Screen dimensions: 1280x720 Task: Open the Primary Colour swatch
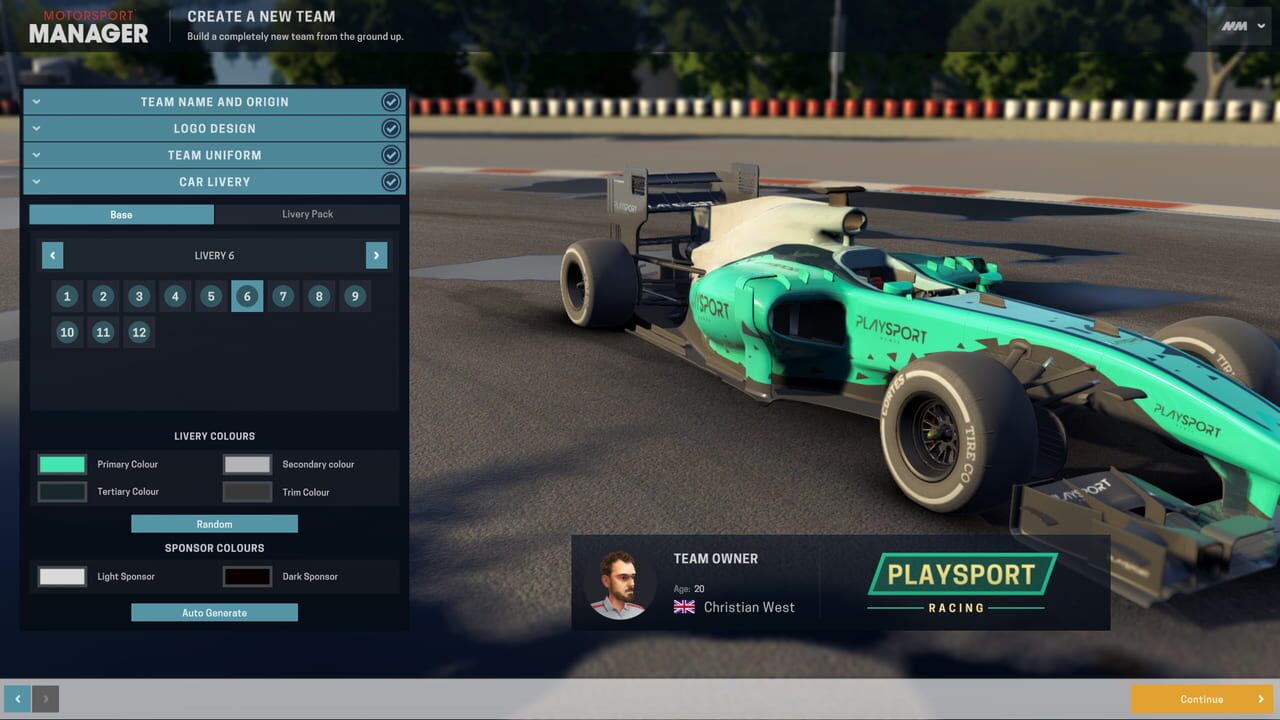(x=61, y=464)
